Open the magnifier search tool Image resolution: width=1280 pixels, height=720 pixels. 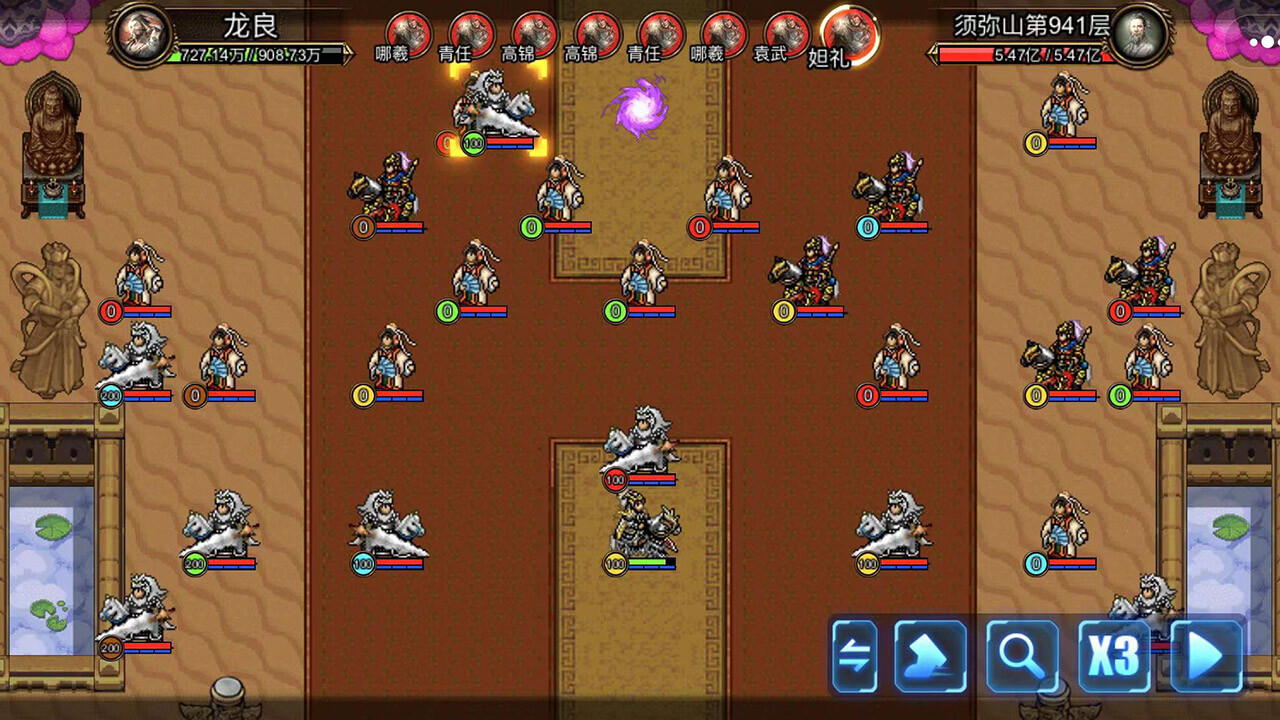1022,656
